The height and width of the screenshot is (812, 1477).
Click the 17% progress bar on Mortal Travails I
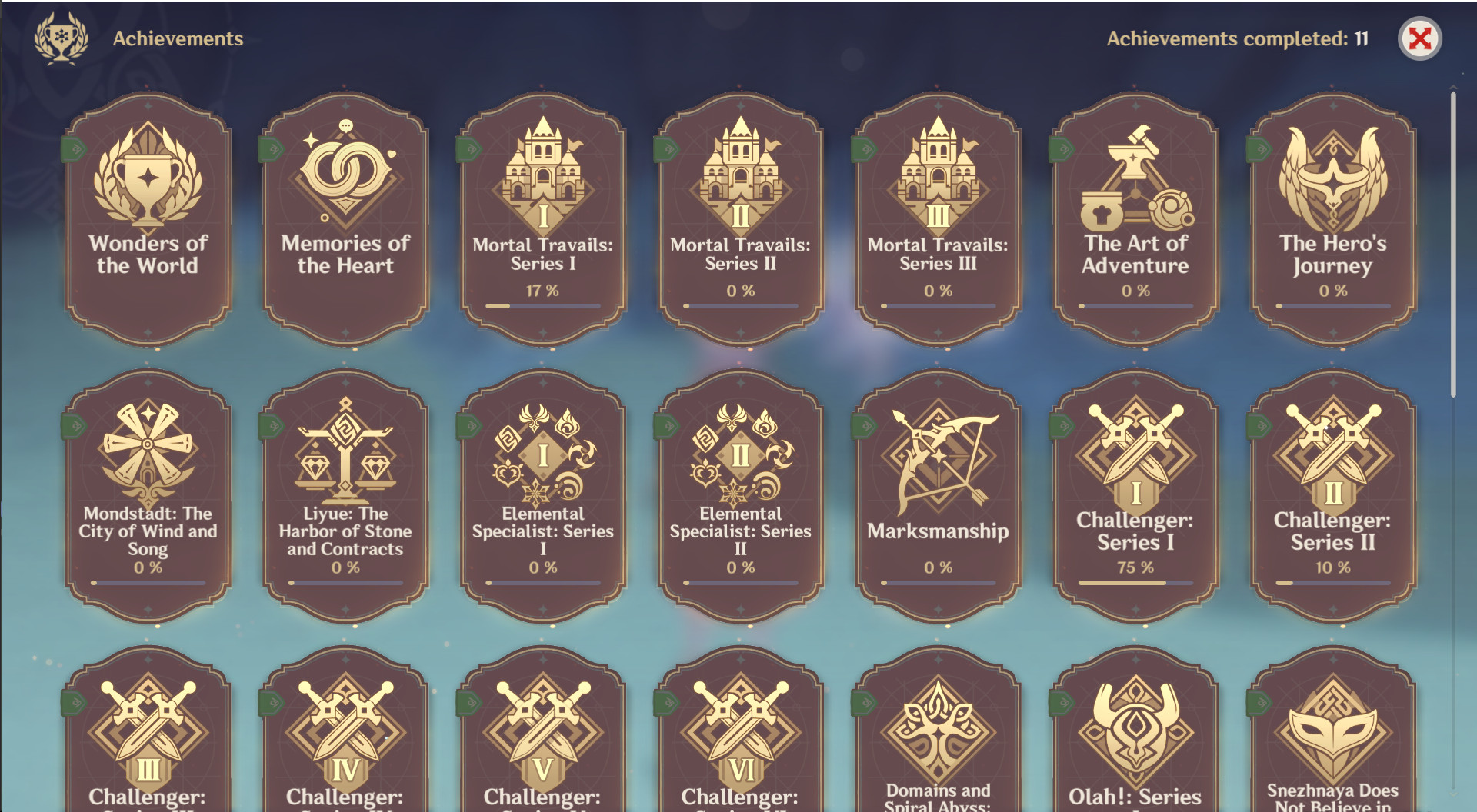(542, 305)
